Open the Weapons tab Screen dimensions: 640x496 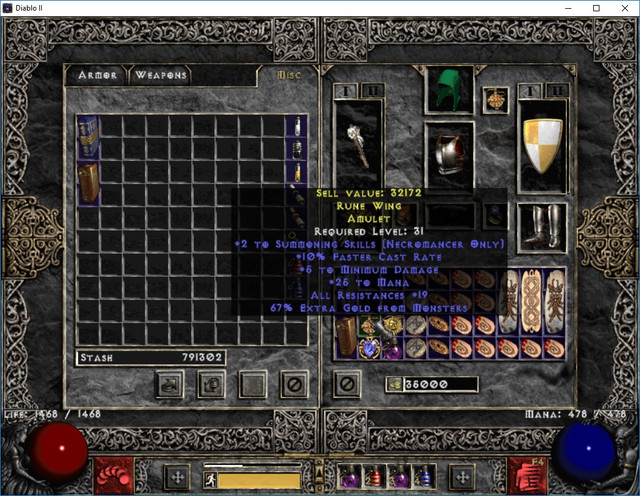point(160,75)
